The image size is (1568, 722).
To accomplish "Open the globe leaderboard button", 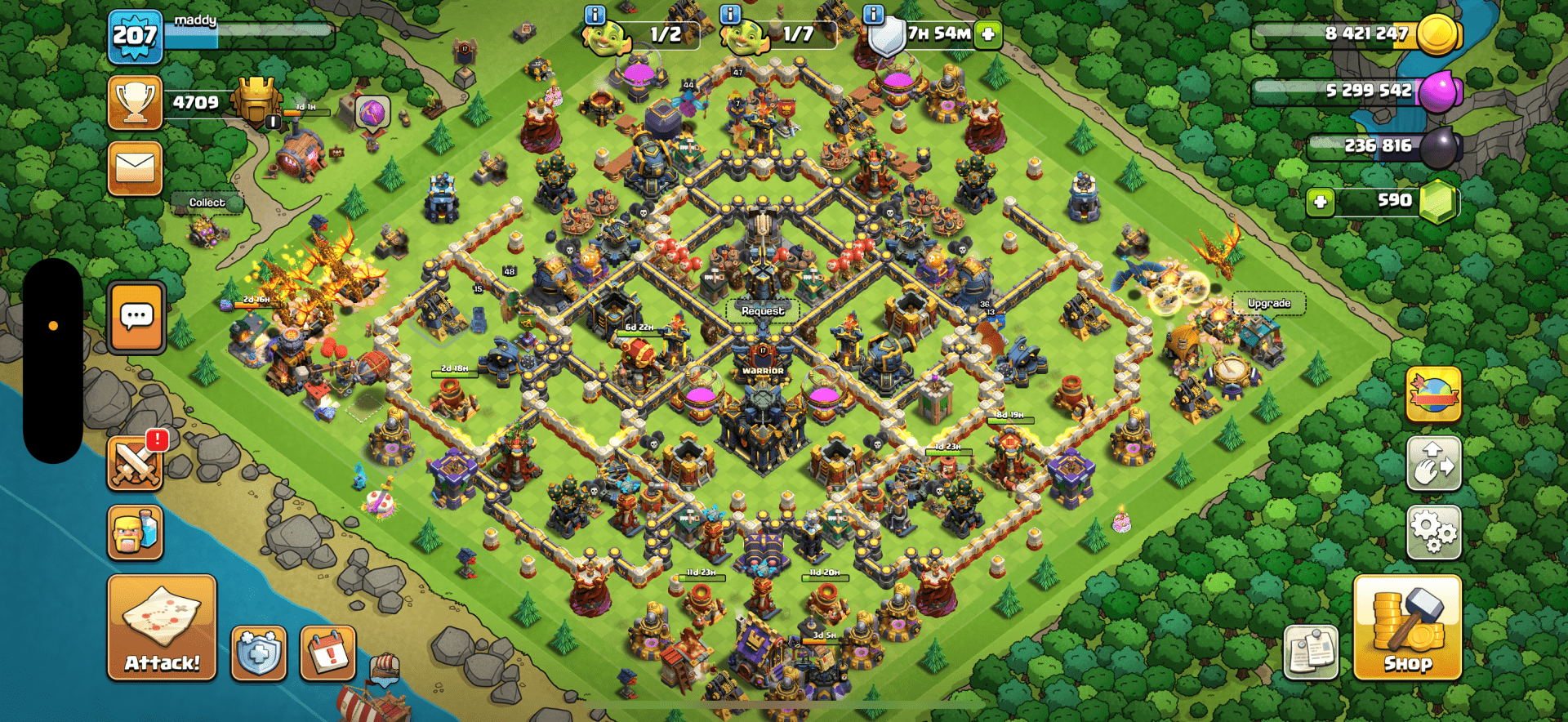I will [1433, 394].
